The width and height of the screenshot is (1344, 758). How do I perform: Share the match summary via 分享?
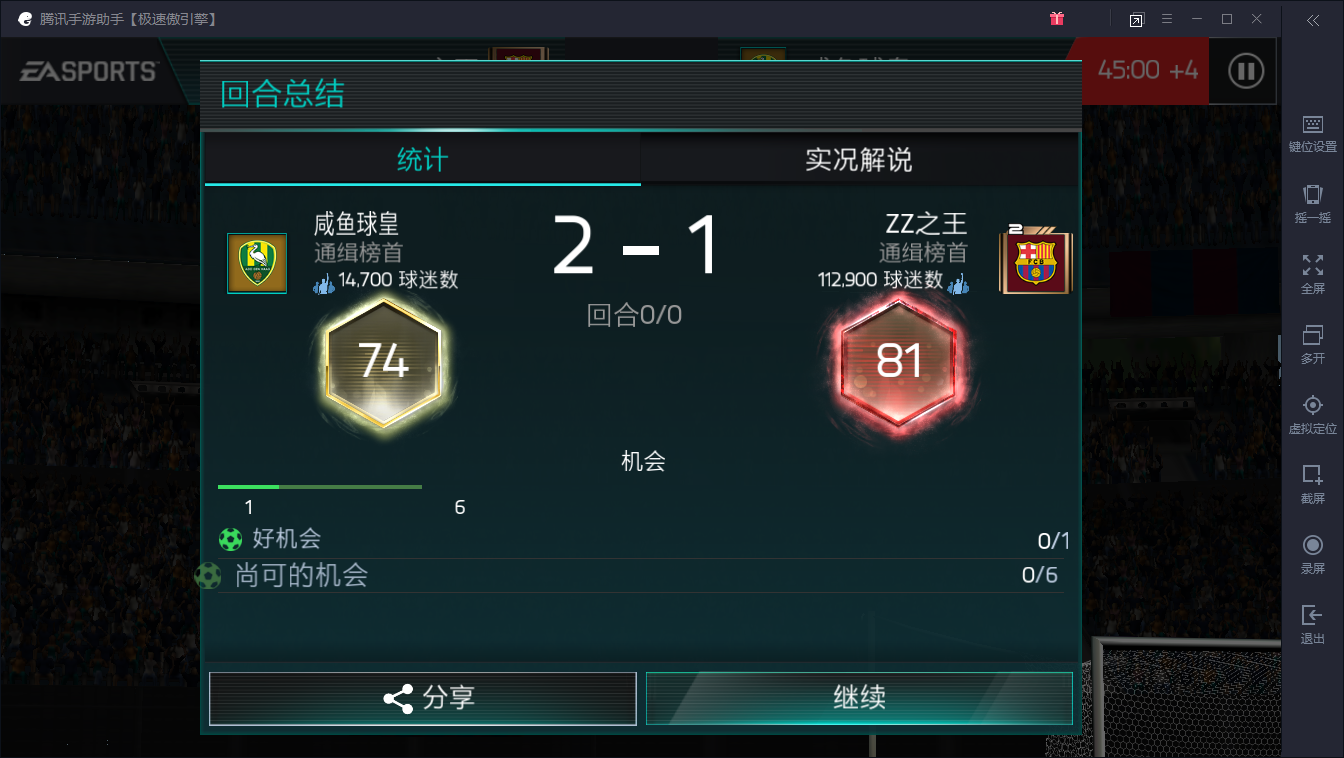point(423,698)
